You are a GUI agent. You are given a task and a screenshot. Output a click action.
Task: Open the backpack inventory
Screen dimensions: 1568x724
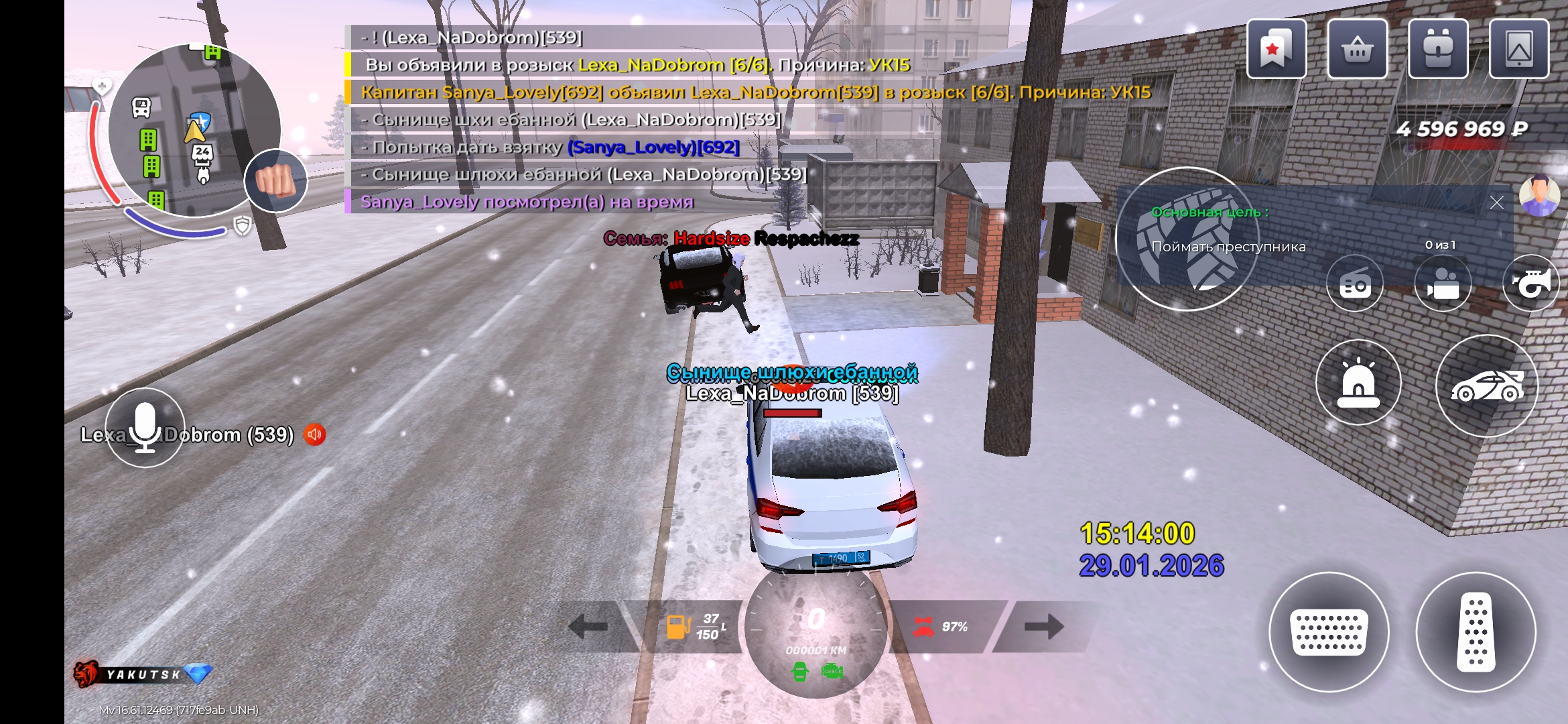pos(1438,49)
